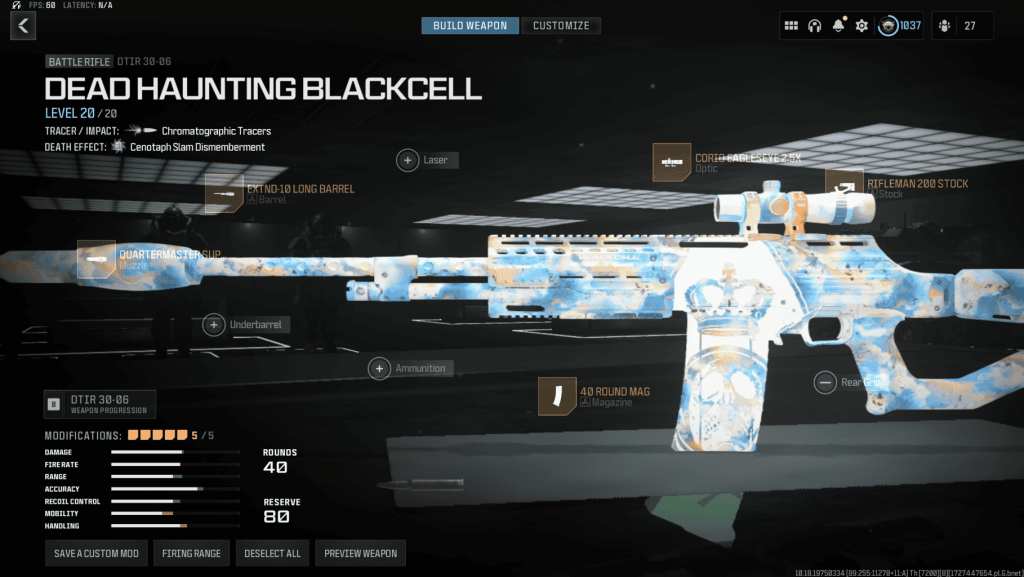Viewport: 1024px width, 577px height.
Task: Open the social party icon
Action: coord(944,26)
